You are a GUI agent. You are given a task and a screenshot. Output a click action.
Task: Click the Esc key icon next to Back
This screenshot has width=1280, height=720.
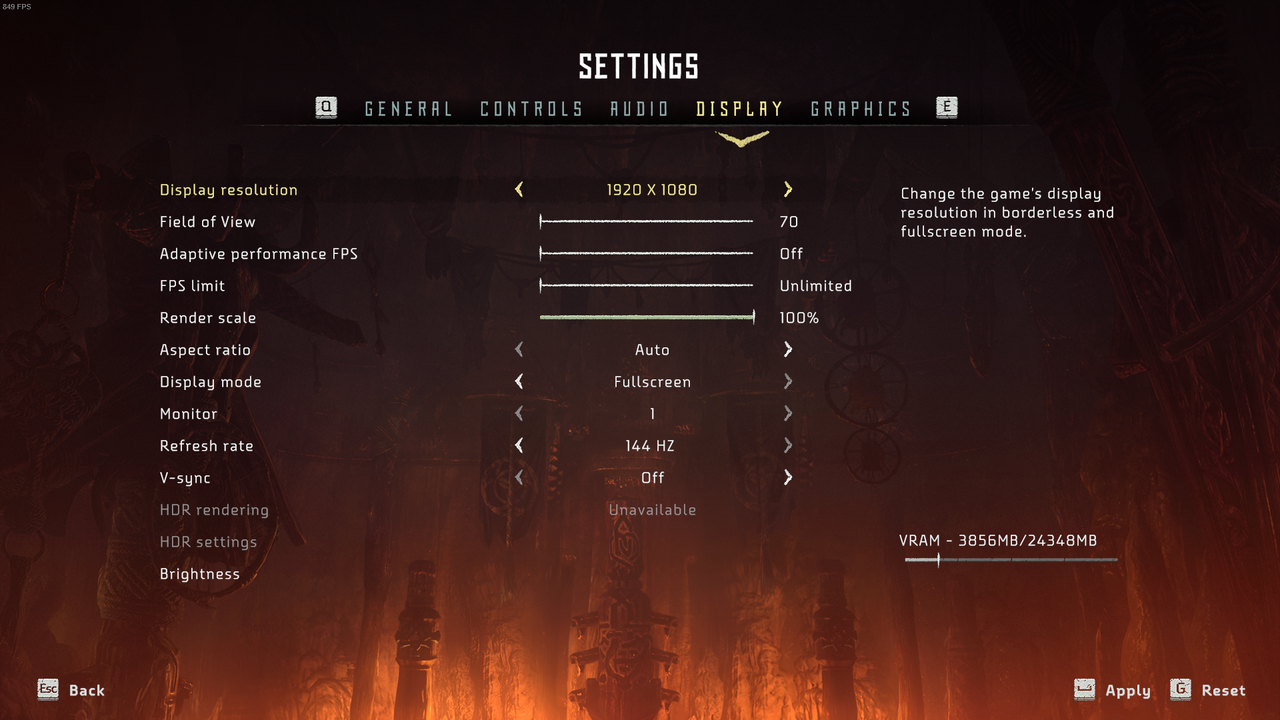point(47,689)
